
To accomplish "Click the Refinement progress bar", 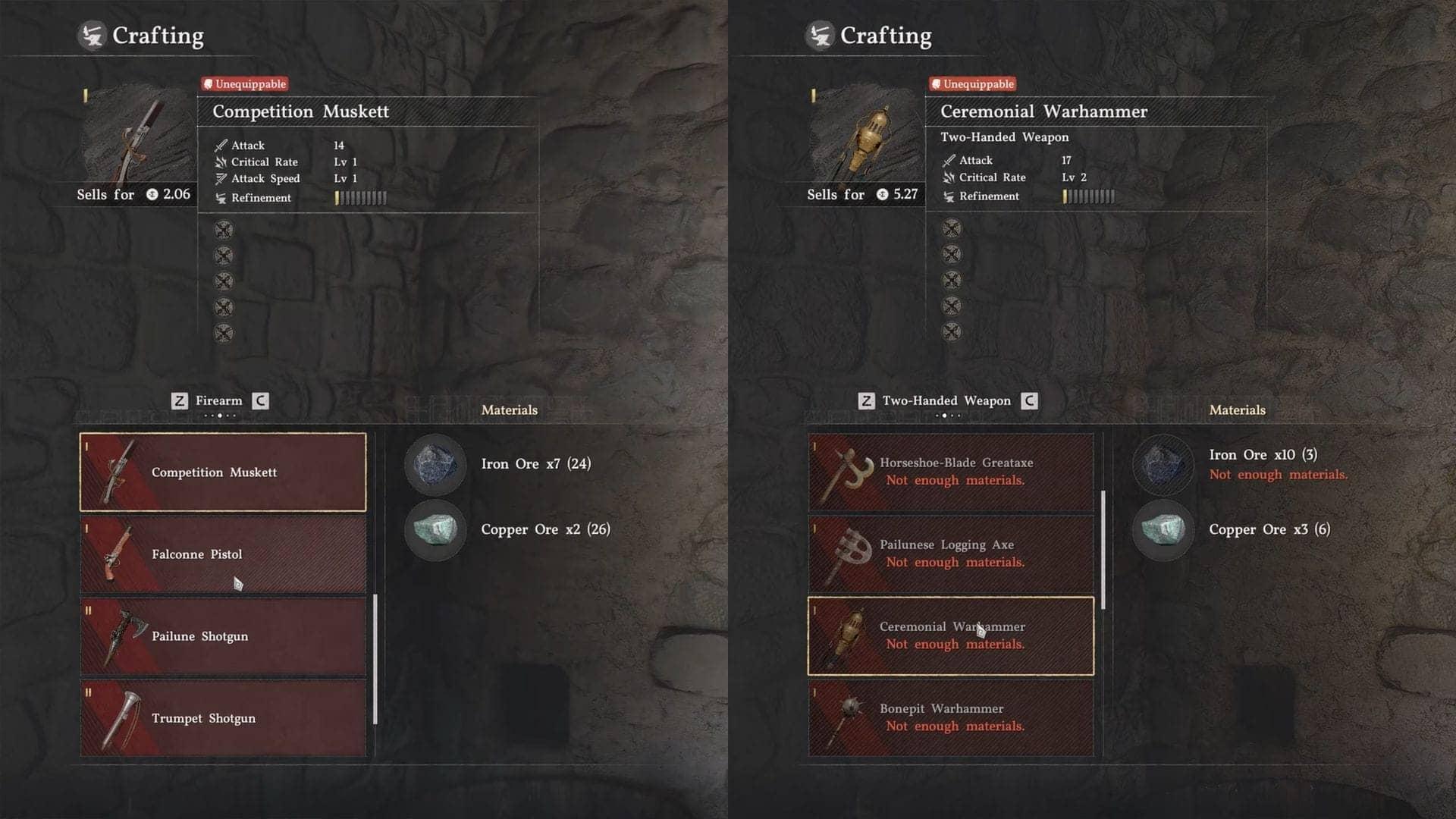I will [360, 198].
